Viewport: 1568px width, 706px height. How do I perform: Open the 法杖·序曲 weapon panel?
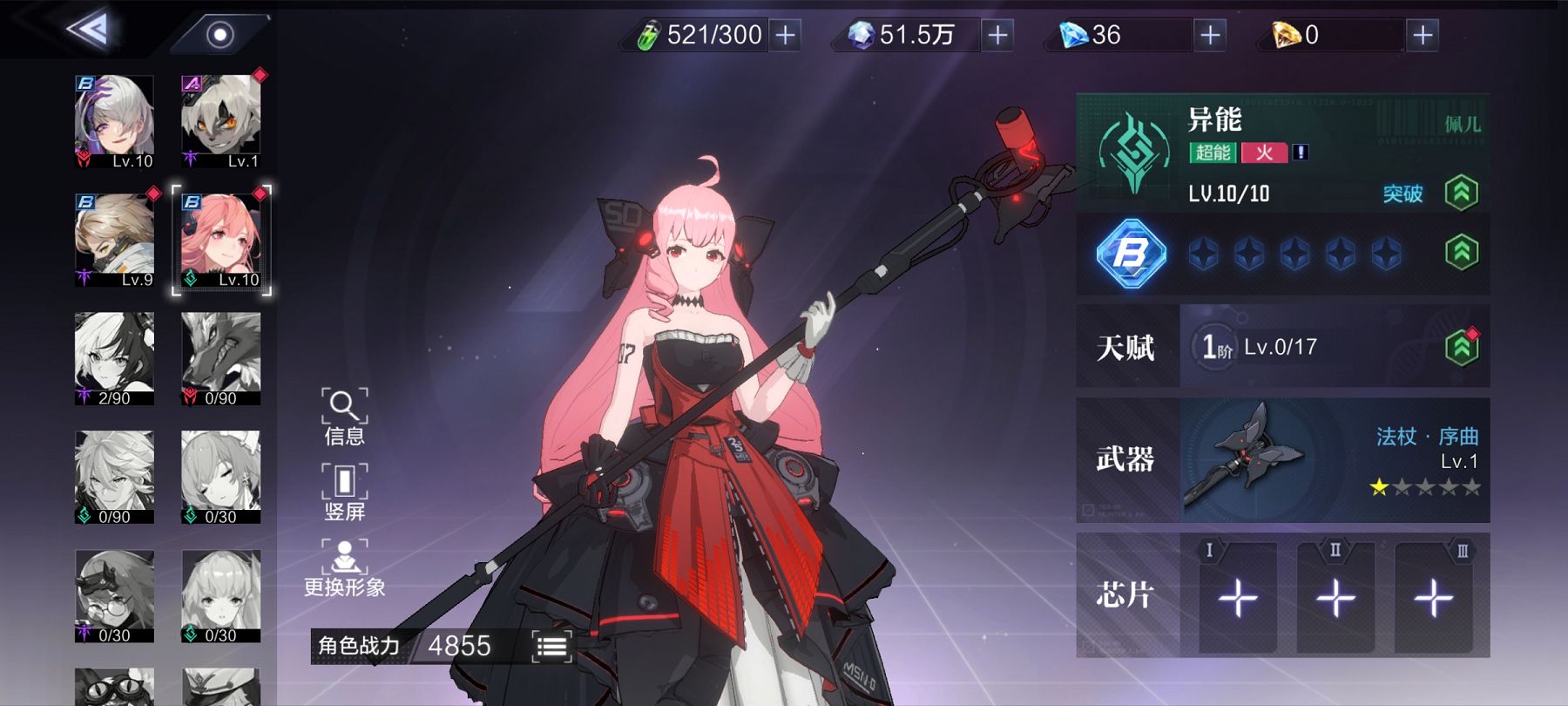(1334, 459)
